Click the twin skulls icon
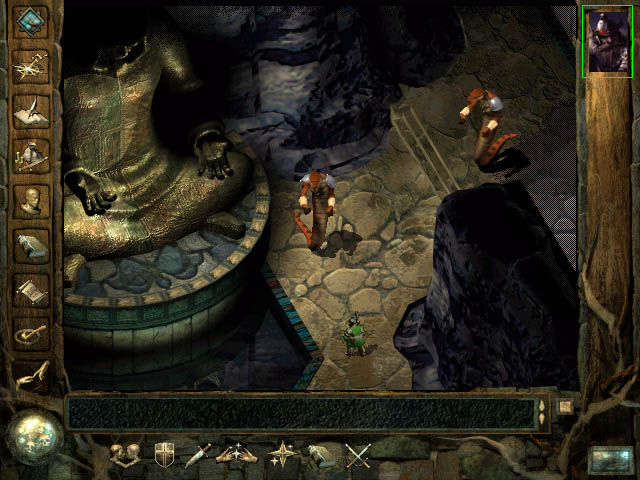 [125, 456]
